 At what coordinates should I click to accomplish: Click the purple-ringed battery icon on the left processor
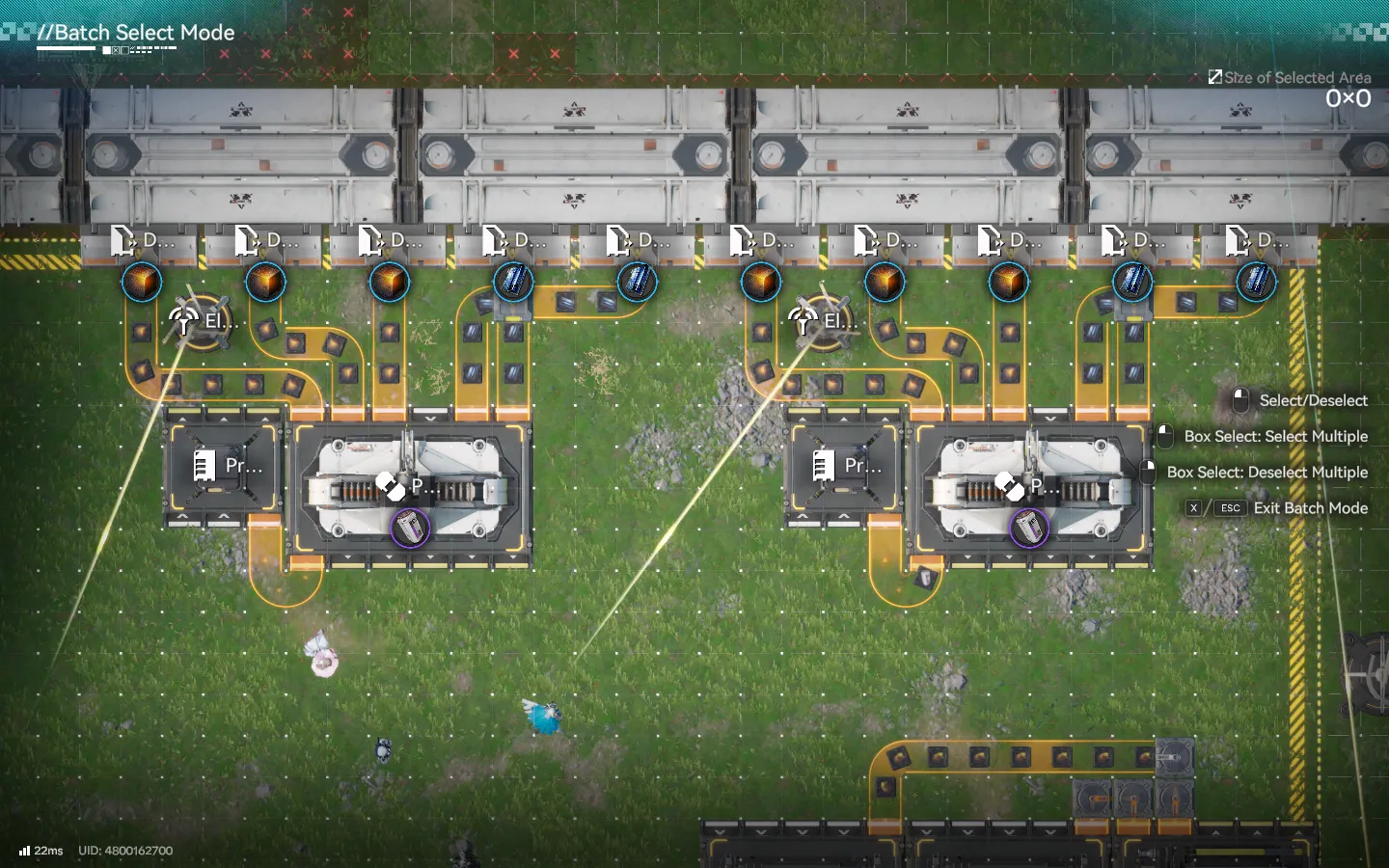tap(412, 529)
